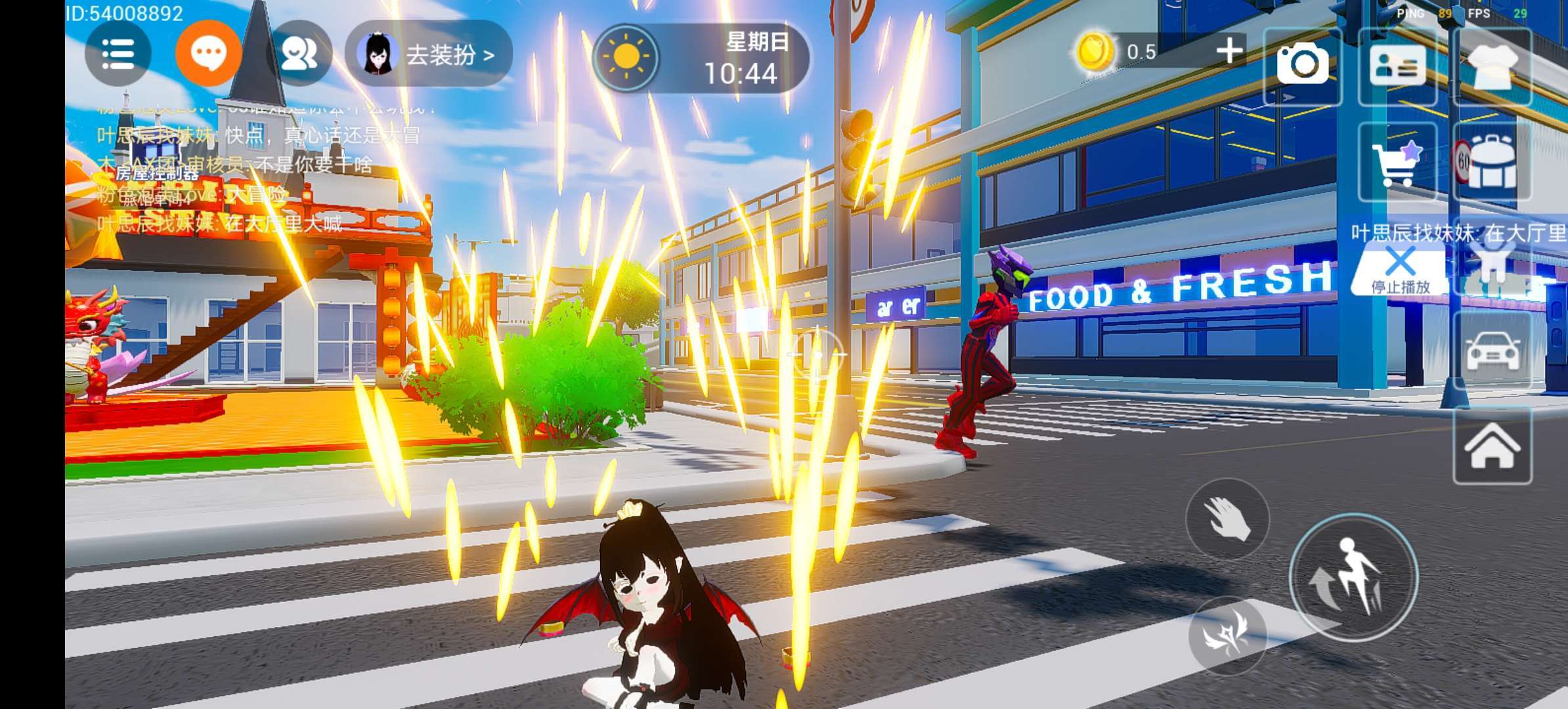The image size is (1568, 709).
Task: Tap the 去装扮 dress-up button
Action: point(429,54)
